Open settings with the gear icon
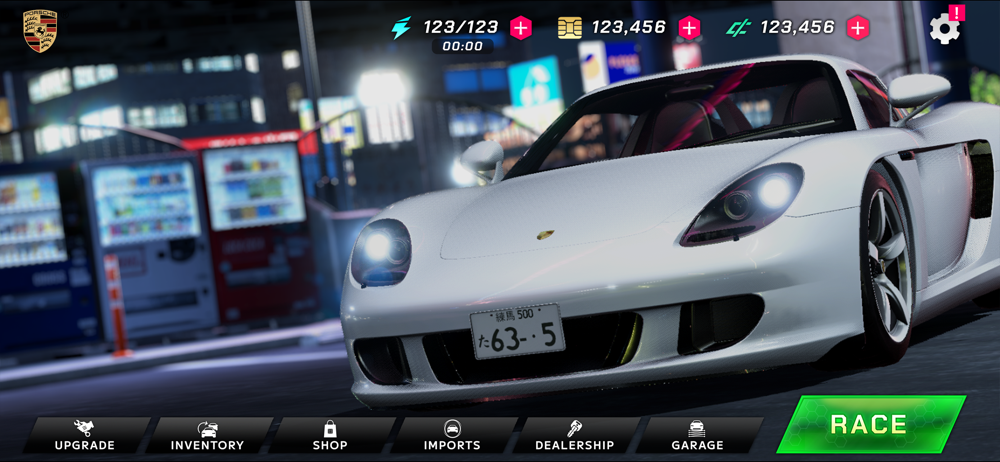This screenshot has width=1000, height=462. click(944, 28)
